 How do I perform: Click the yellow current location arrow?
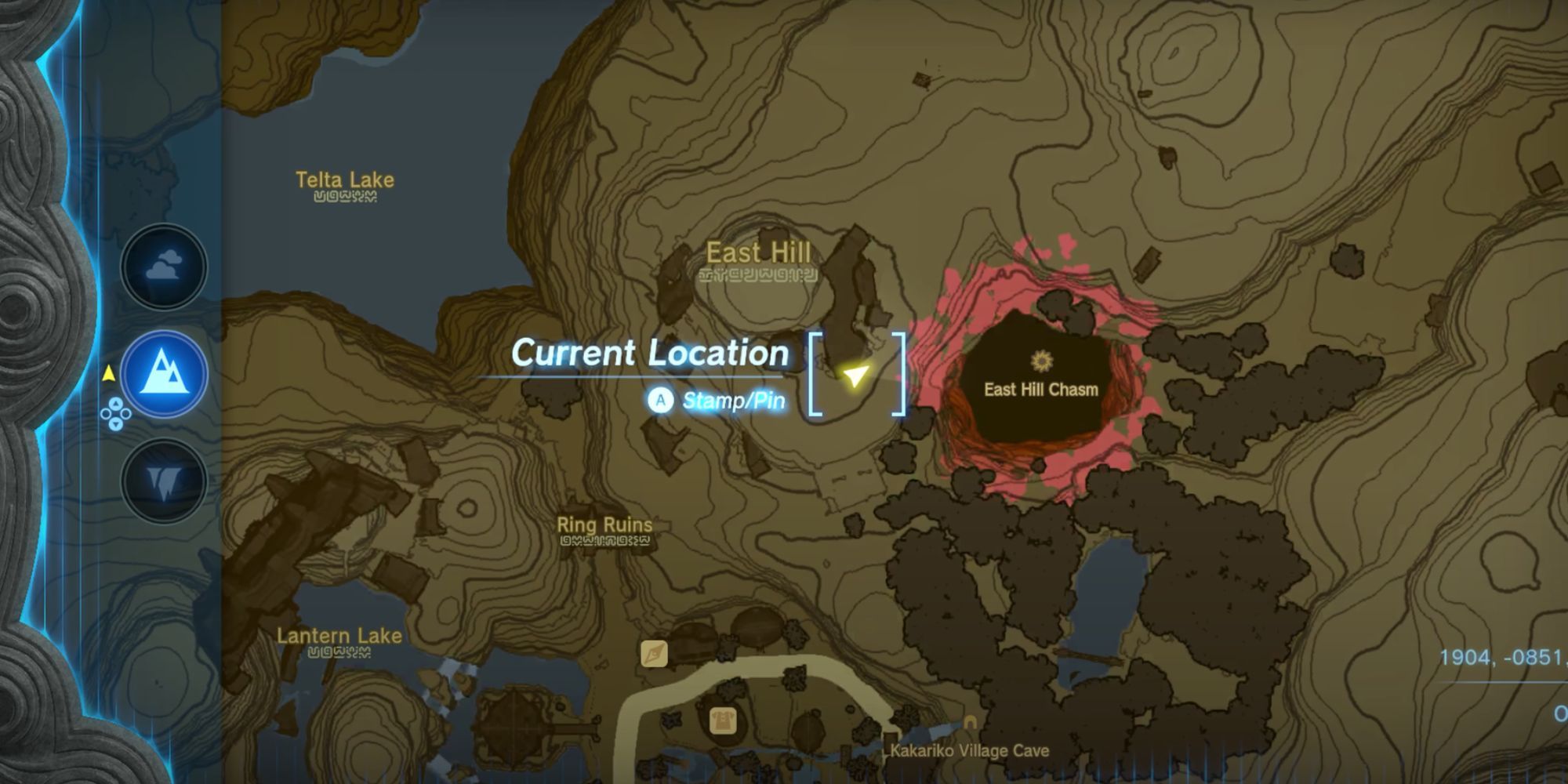pyautogui.click(x=856, y=376)
